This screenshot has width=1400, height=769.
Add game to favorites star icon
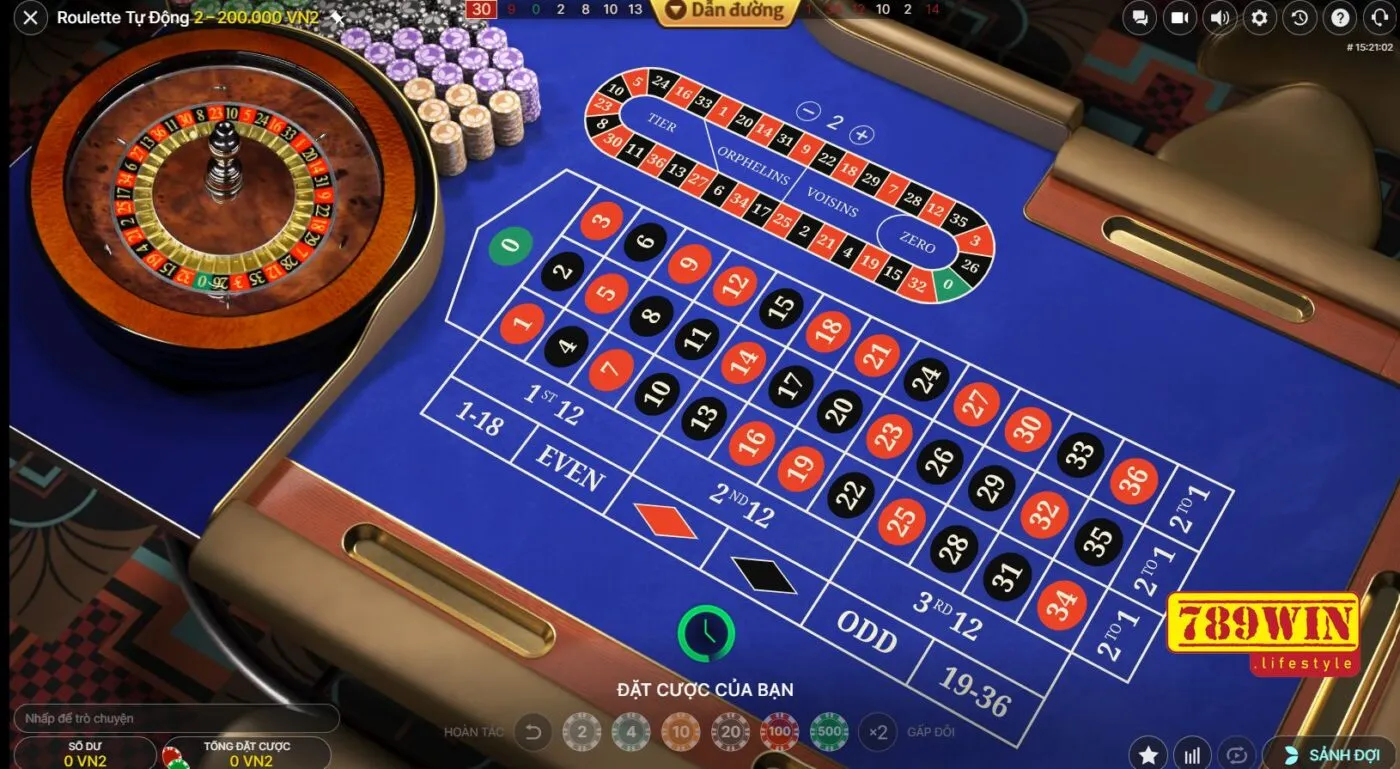1147,755
